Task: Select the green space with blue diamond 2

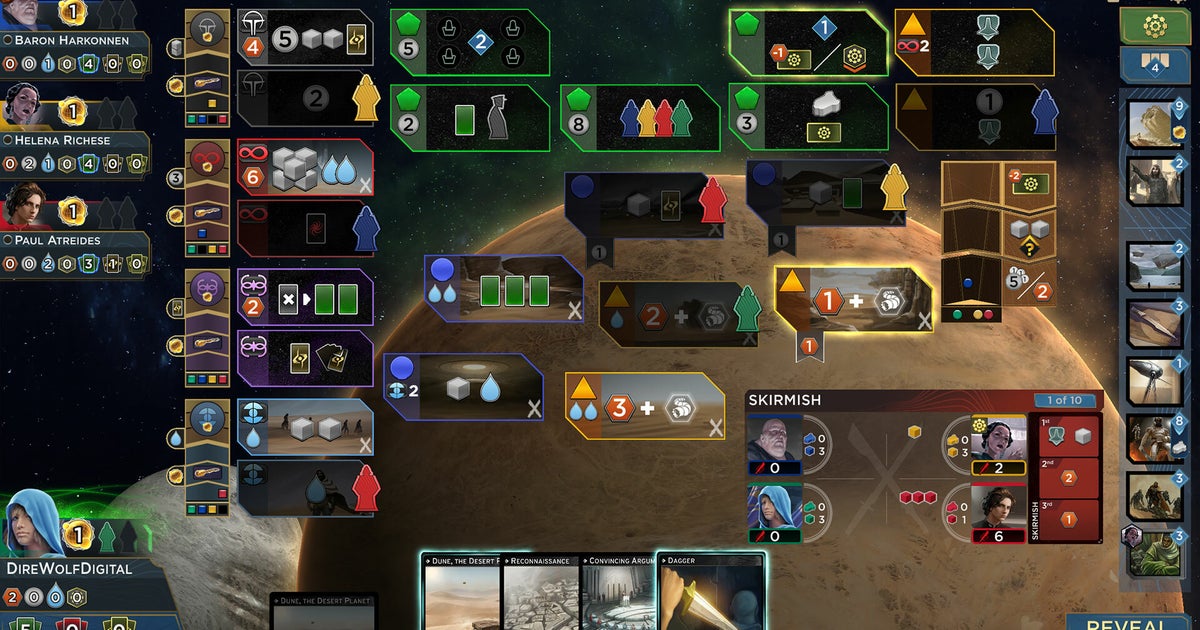Action: click(469, 43)
